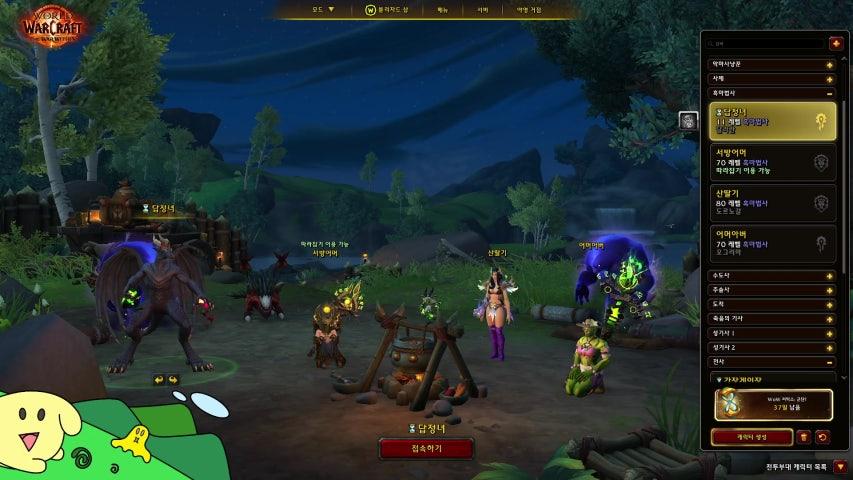
Task: Enter the world with the 접속하기 button
Action: (x=425, y=449)
